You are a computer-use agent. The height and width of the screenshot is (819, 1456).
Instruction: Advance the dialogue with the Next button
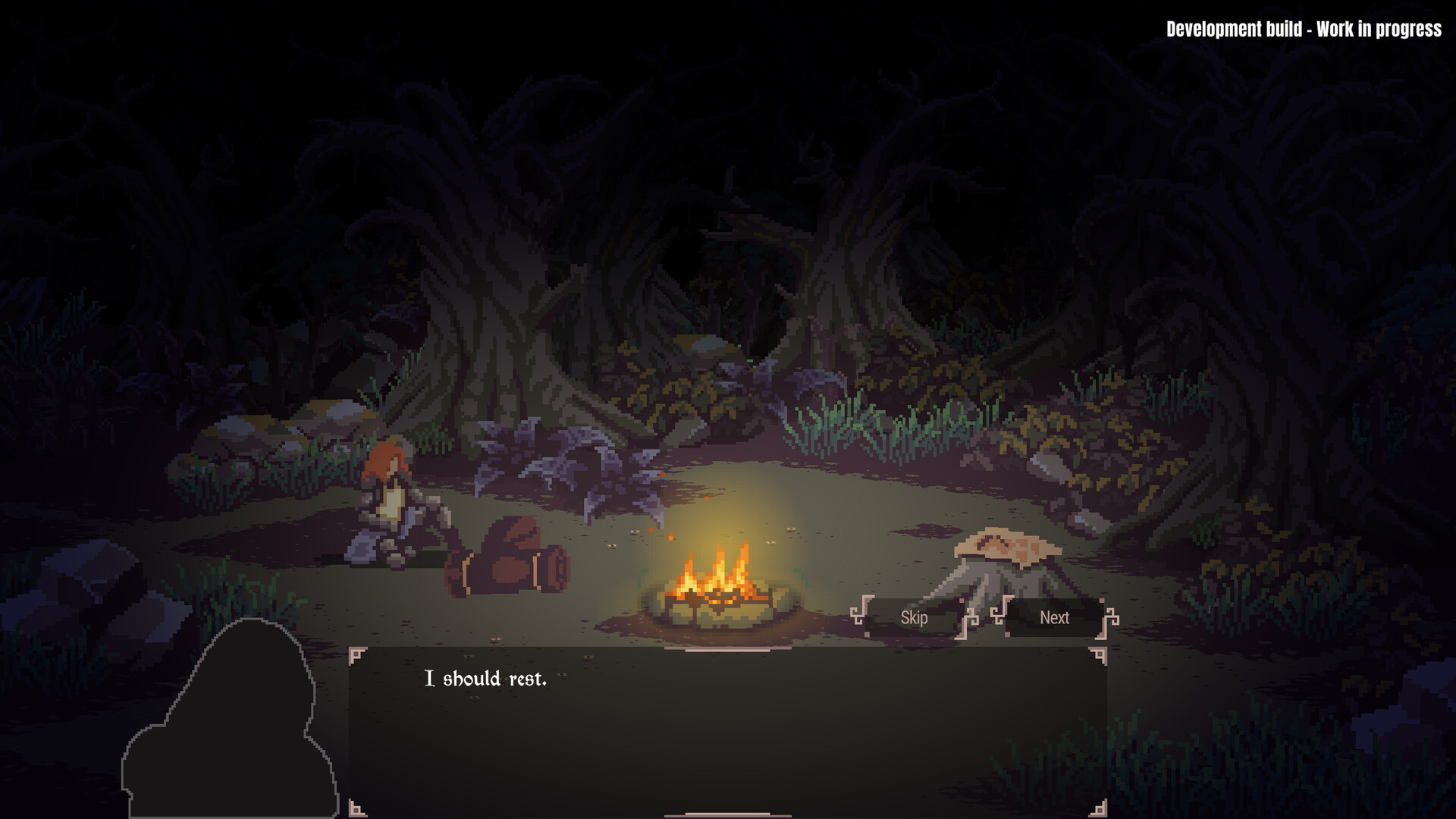click(x=1053, y=618)
